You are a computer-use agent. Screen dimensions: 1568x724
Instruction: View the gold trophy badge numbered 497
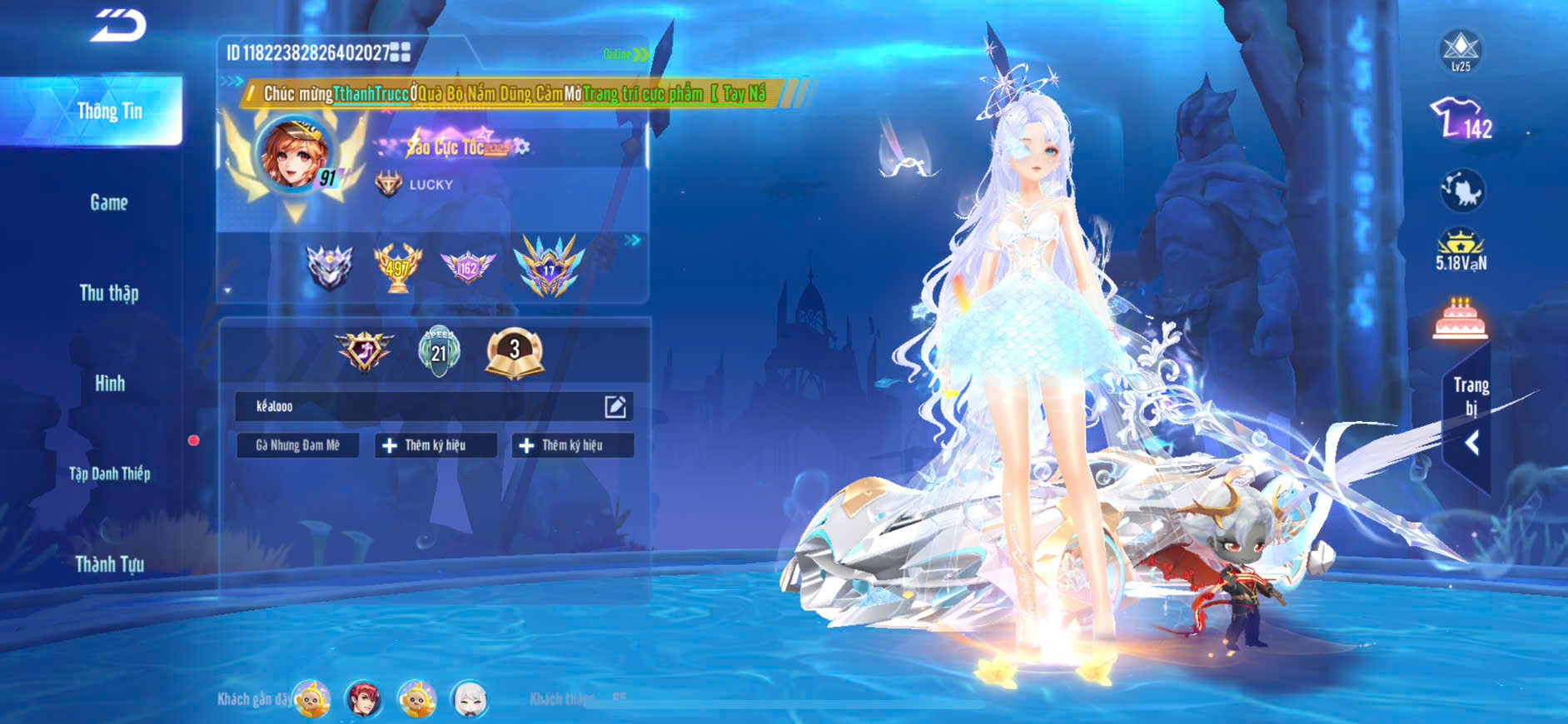click(x=397, y=267)
